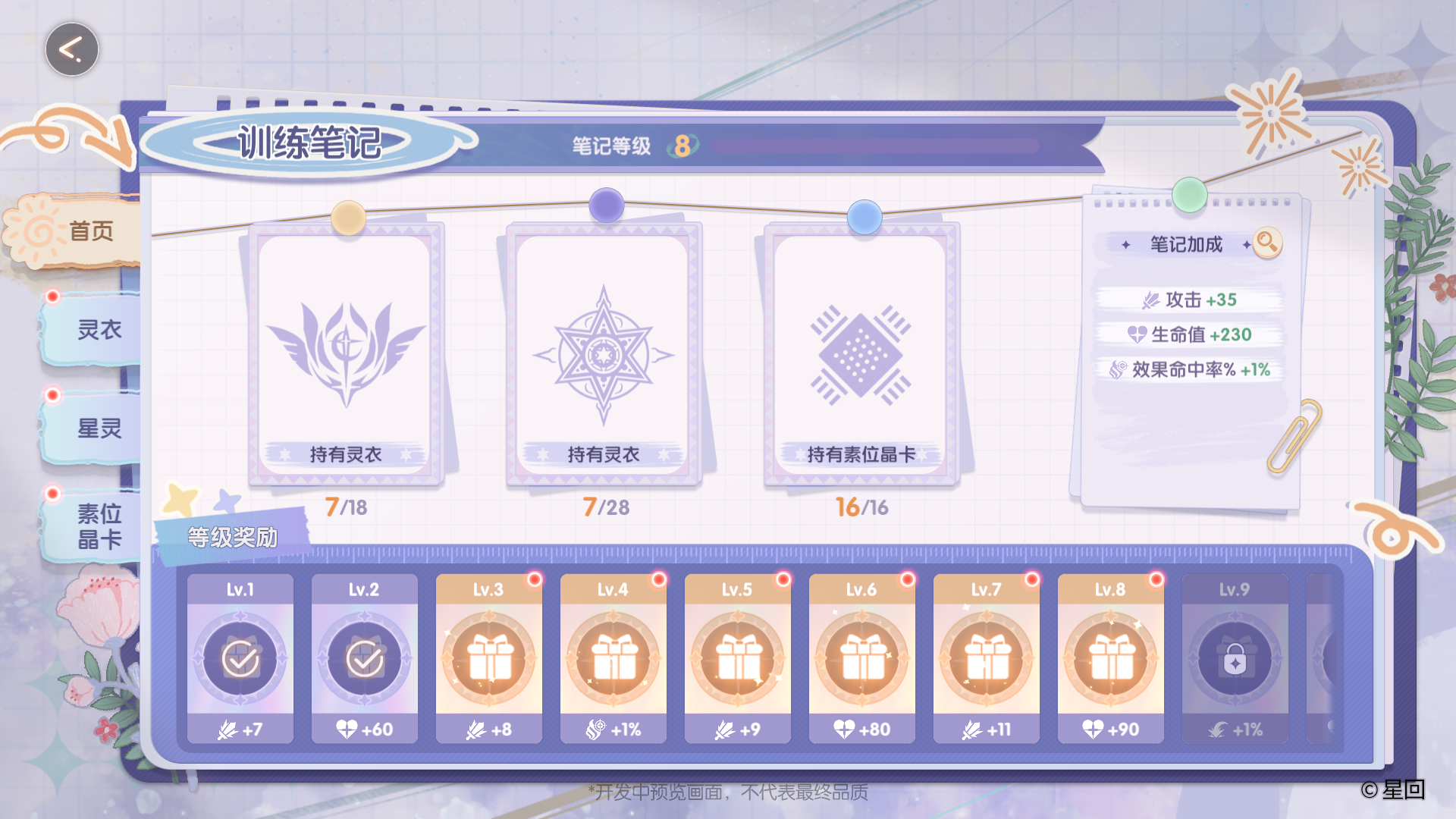1456x819 pixels.
Task: Click the Lv.1 completed checkmark icon
Action: coord(240,658)
